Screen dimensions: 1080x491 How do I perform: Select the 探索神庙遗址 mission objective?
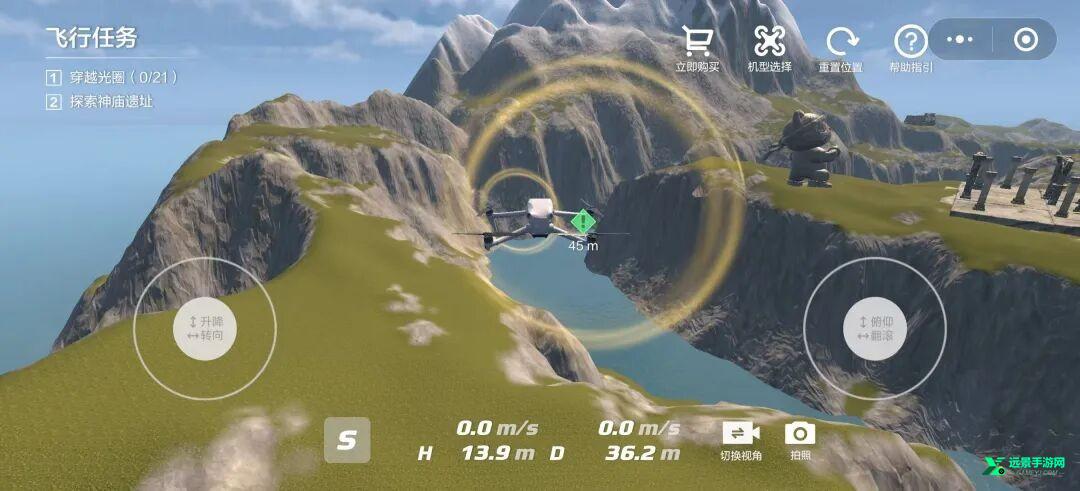click(110, 102)
